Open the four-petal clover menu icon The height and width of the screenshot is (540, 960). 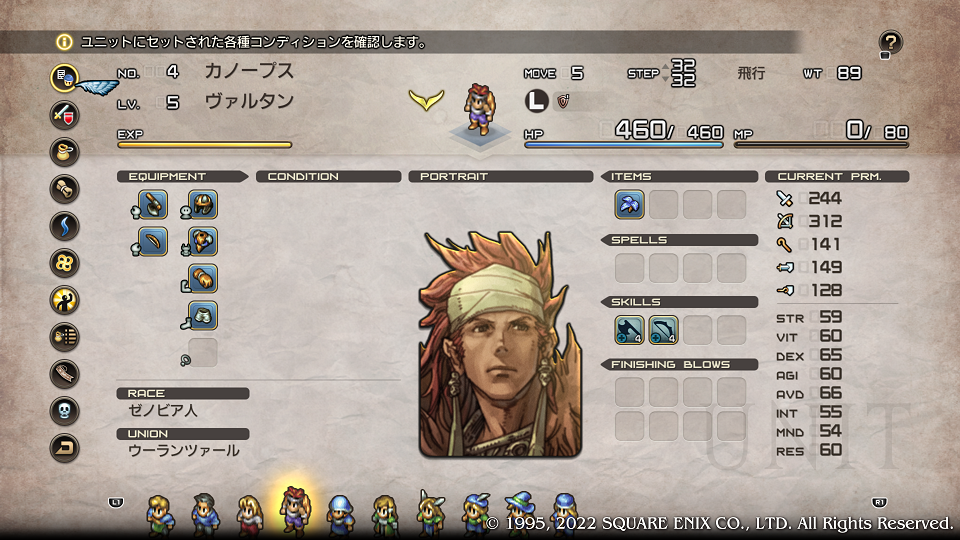(65, 263)
